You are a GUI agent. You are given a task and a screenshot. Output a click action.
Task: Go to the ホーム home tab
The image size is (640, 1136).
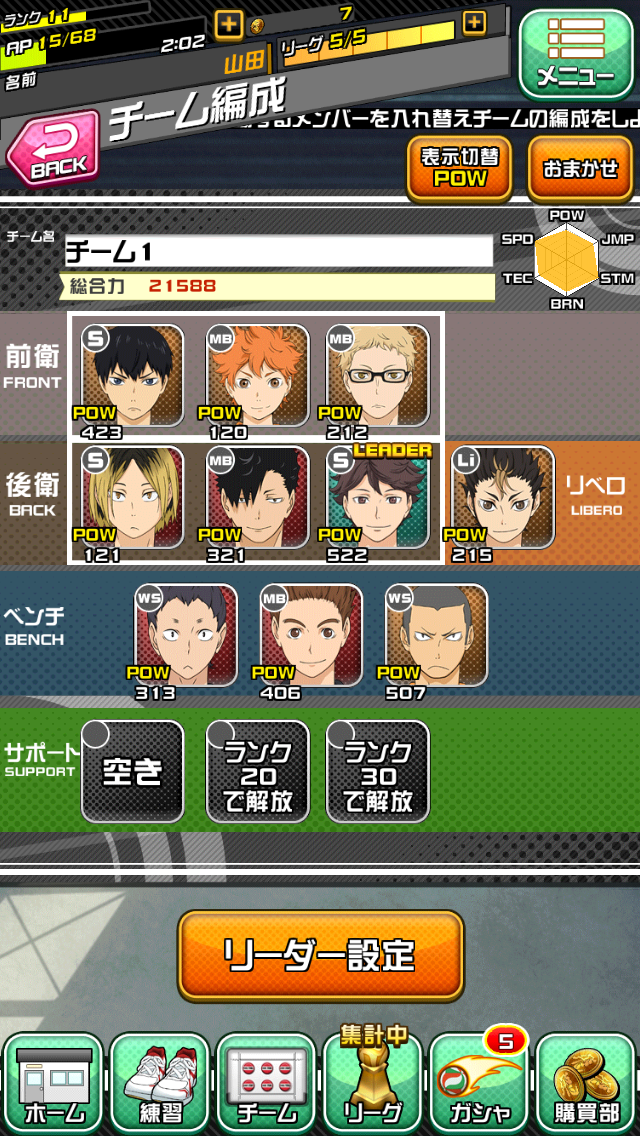coord(54,1083)
